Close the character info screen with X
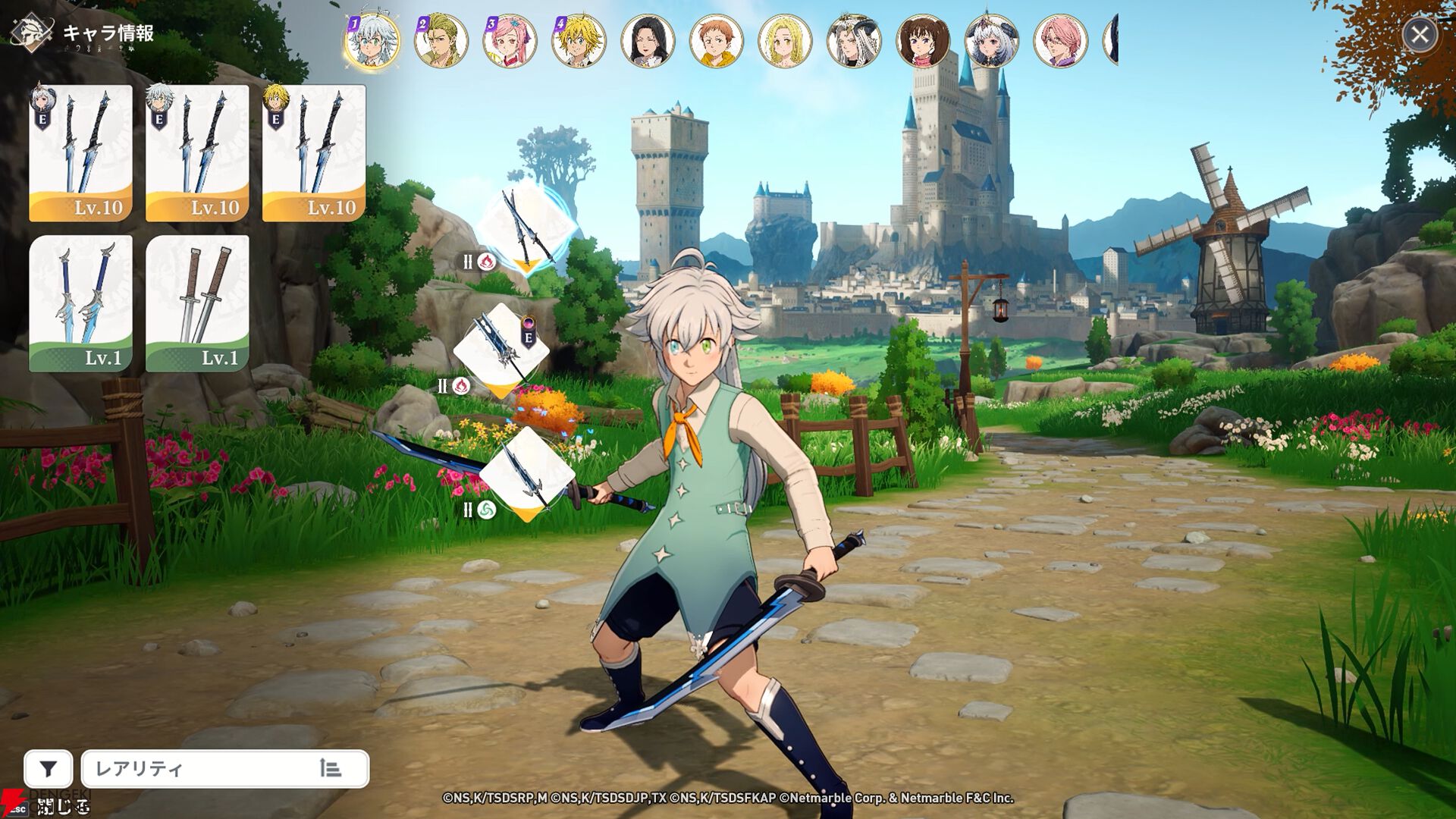The image size is (1456, 819). tap(1420, 35)
